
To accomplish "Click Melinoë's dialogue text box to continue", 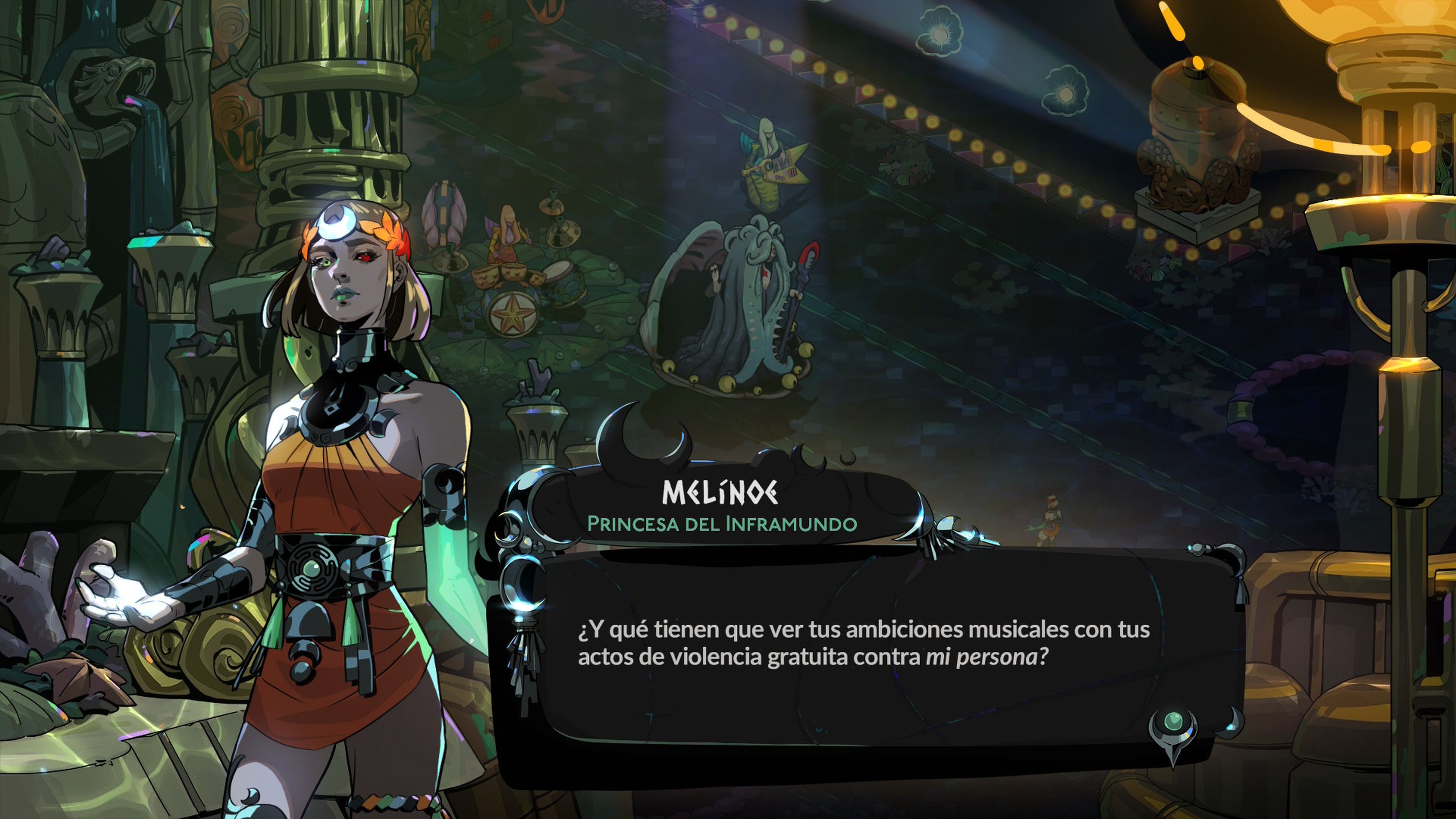I will pyautogui.click(x=863, y=644).
